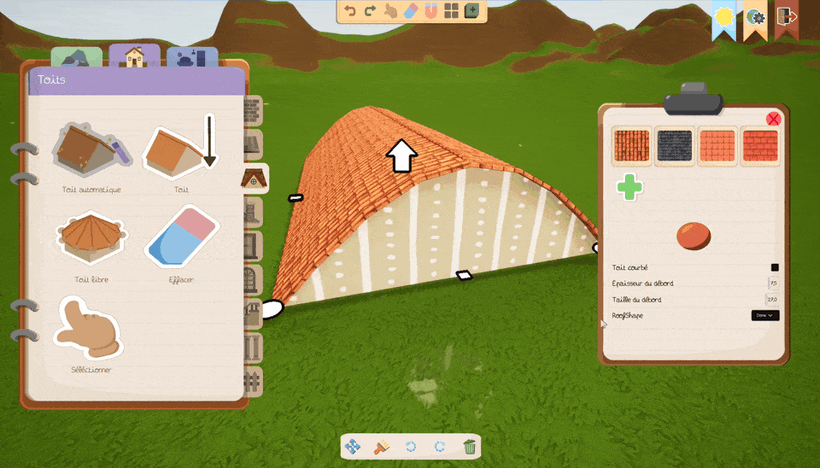820x468 pixels.
Task: Add a new material with the green plus
Action: tap(629, 187)
